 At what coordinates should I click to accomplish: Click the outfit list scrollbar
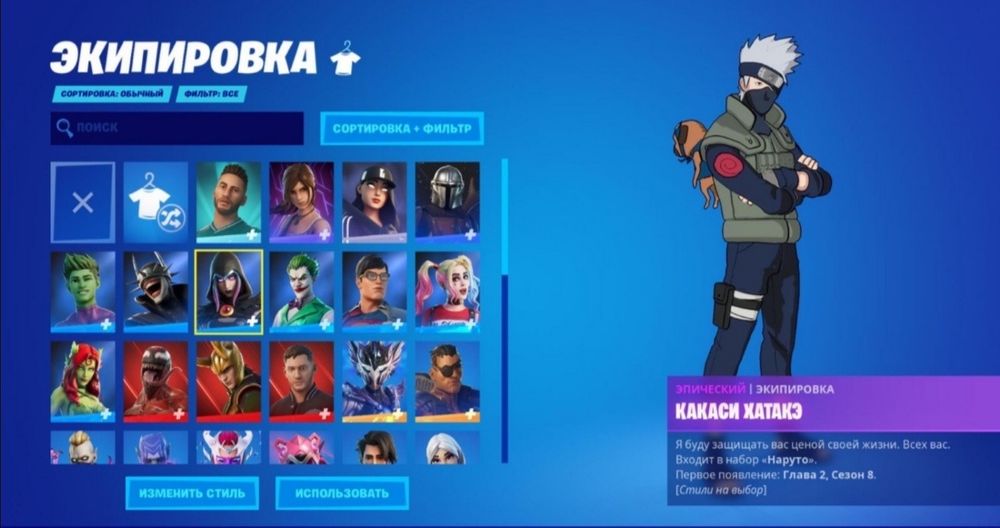tap(505, 310)
